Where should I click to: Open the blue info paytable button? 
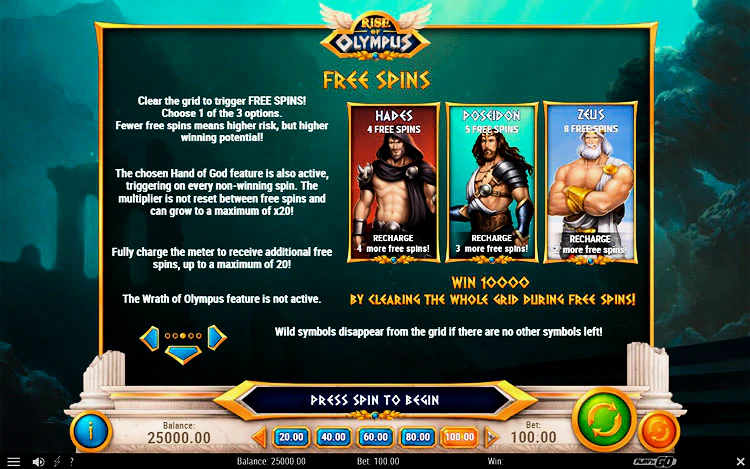[x=91, y=431]
